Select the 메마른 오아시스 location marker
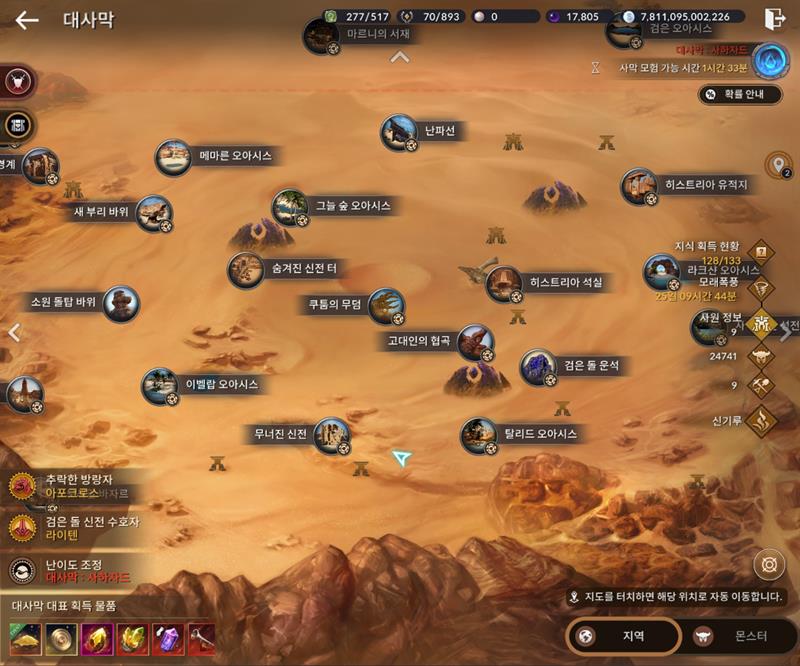The height and width of the screenshot is (666, 800). (174, 157)
